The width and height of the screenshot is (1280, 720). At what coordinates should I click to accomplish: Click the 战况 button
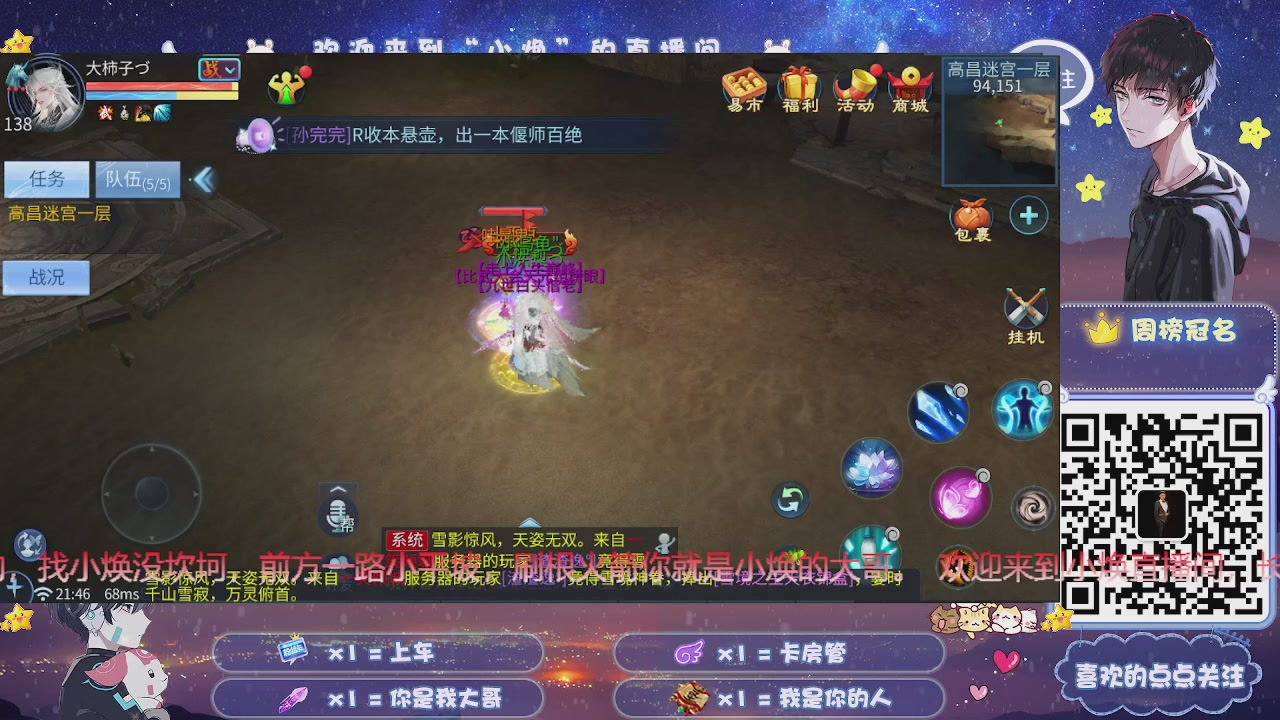[46, 277]
